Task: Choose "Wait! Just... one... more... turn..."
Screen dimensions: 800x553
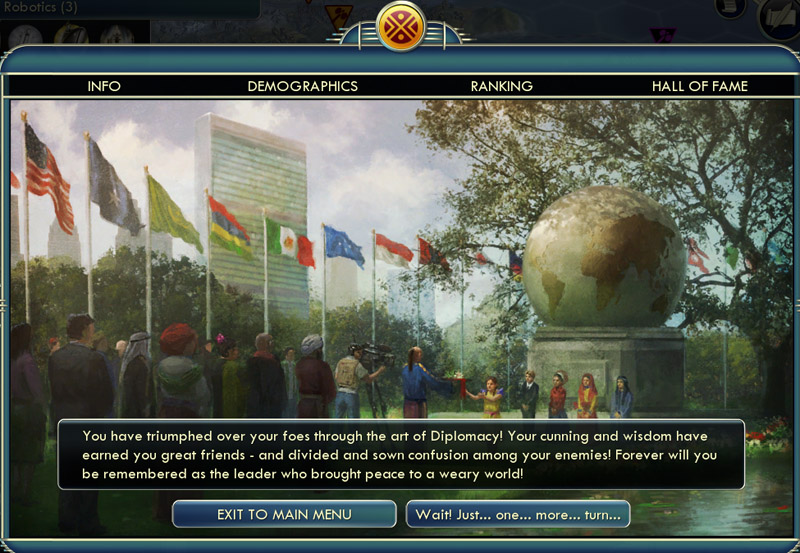Action: 518,514
